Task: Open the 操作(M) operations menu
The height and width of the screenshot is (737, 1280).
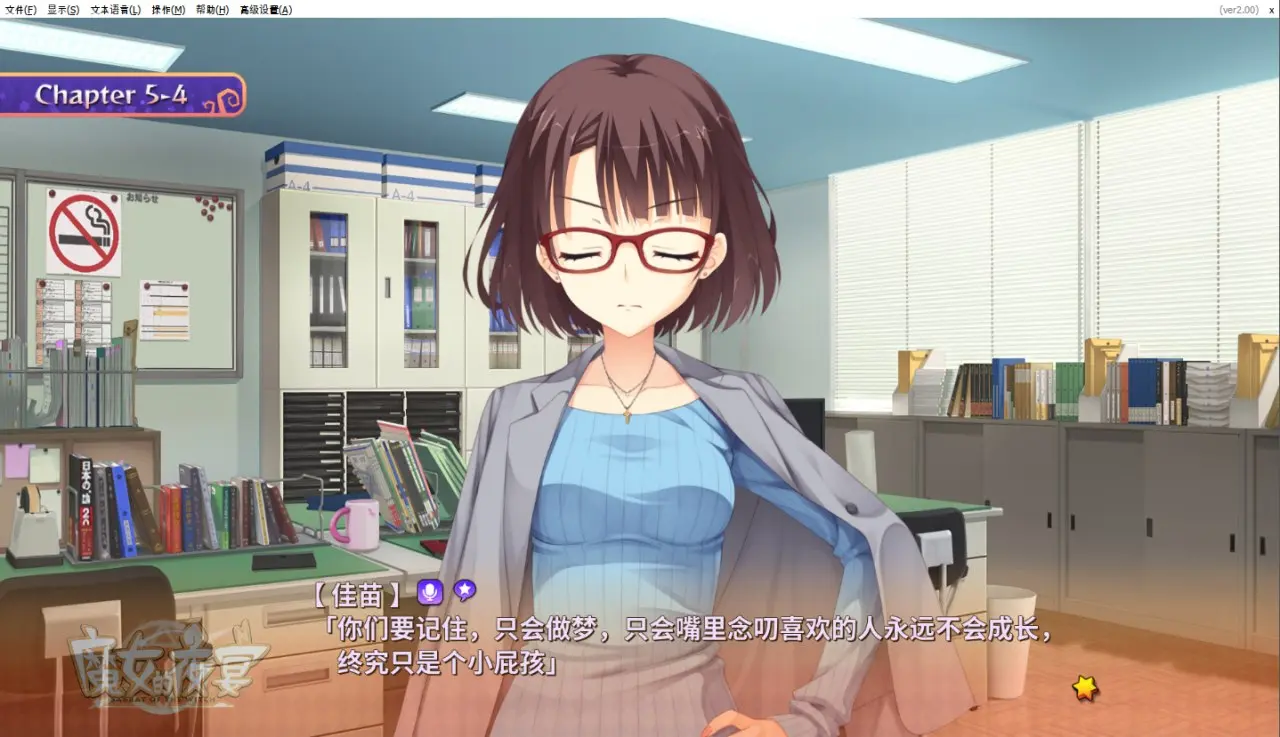Action: [168, 10]
